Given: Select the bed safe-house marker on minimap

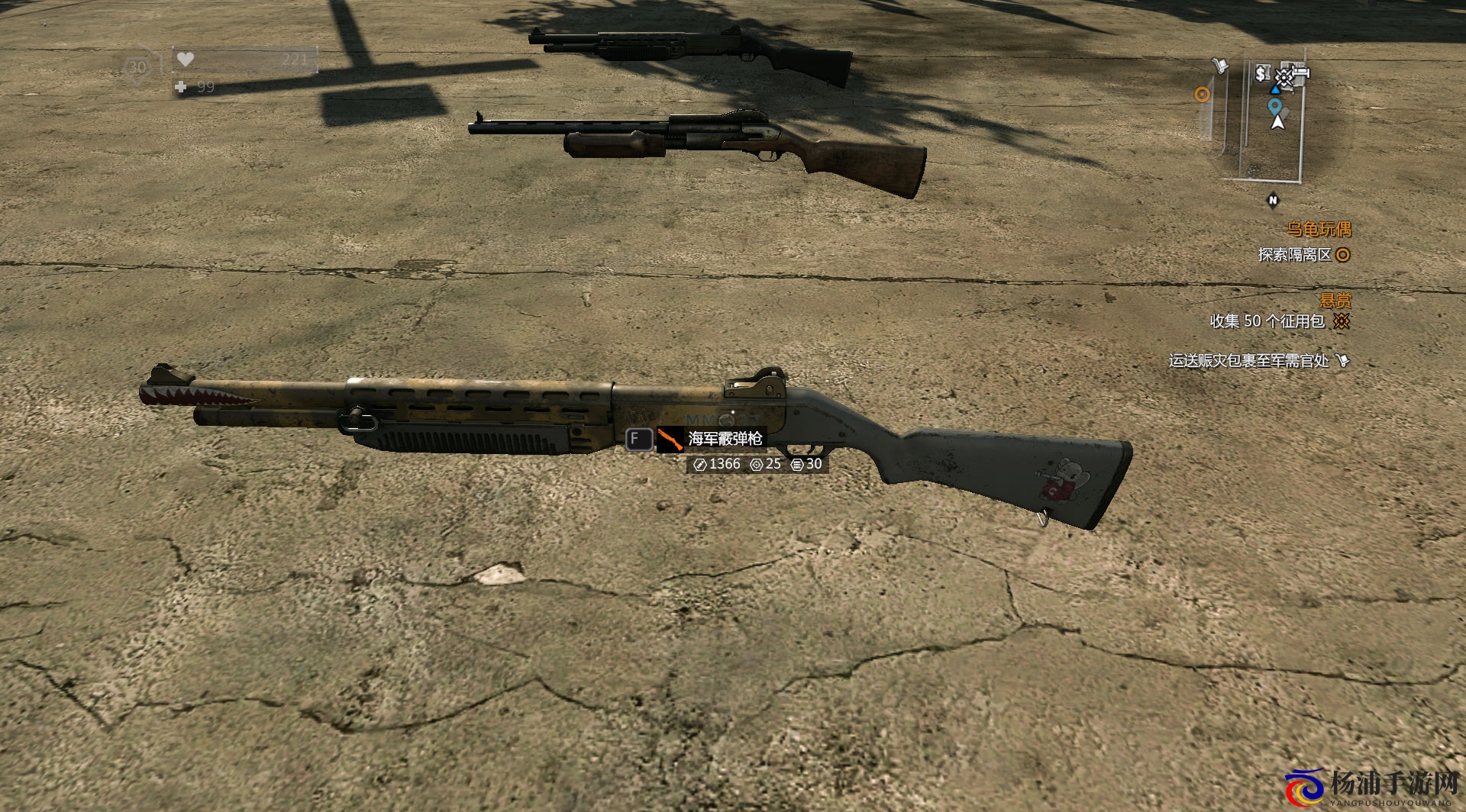Looking at the screenshot, I should tap(1300, 72).
